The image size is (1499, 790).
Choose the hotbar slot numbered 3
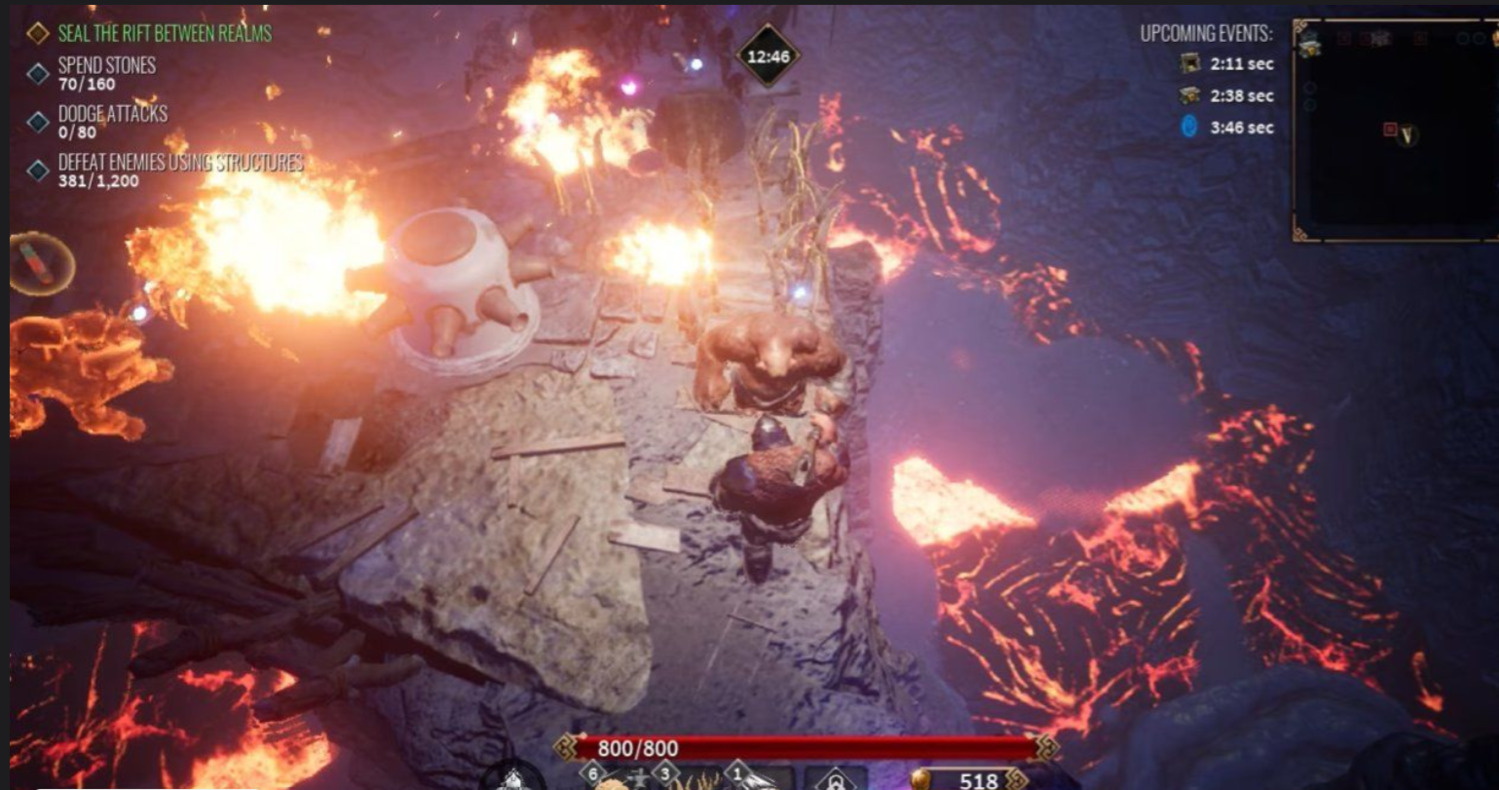(x=690, y=779)
